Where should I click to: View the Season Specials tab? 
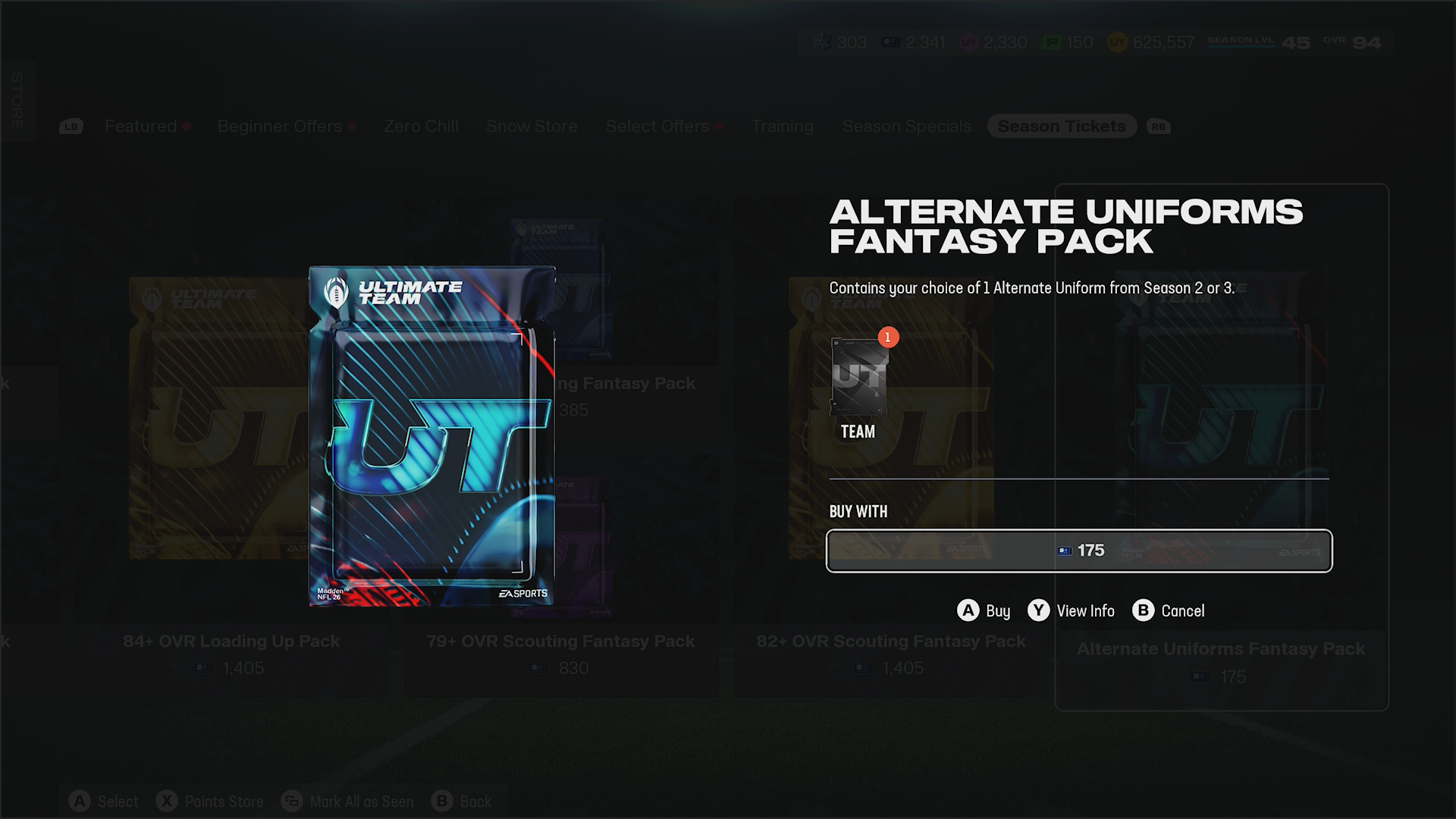click(906, 127)
